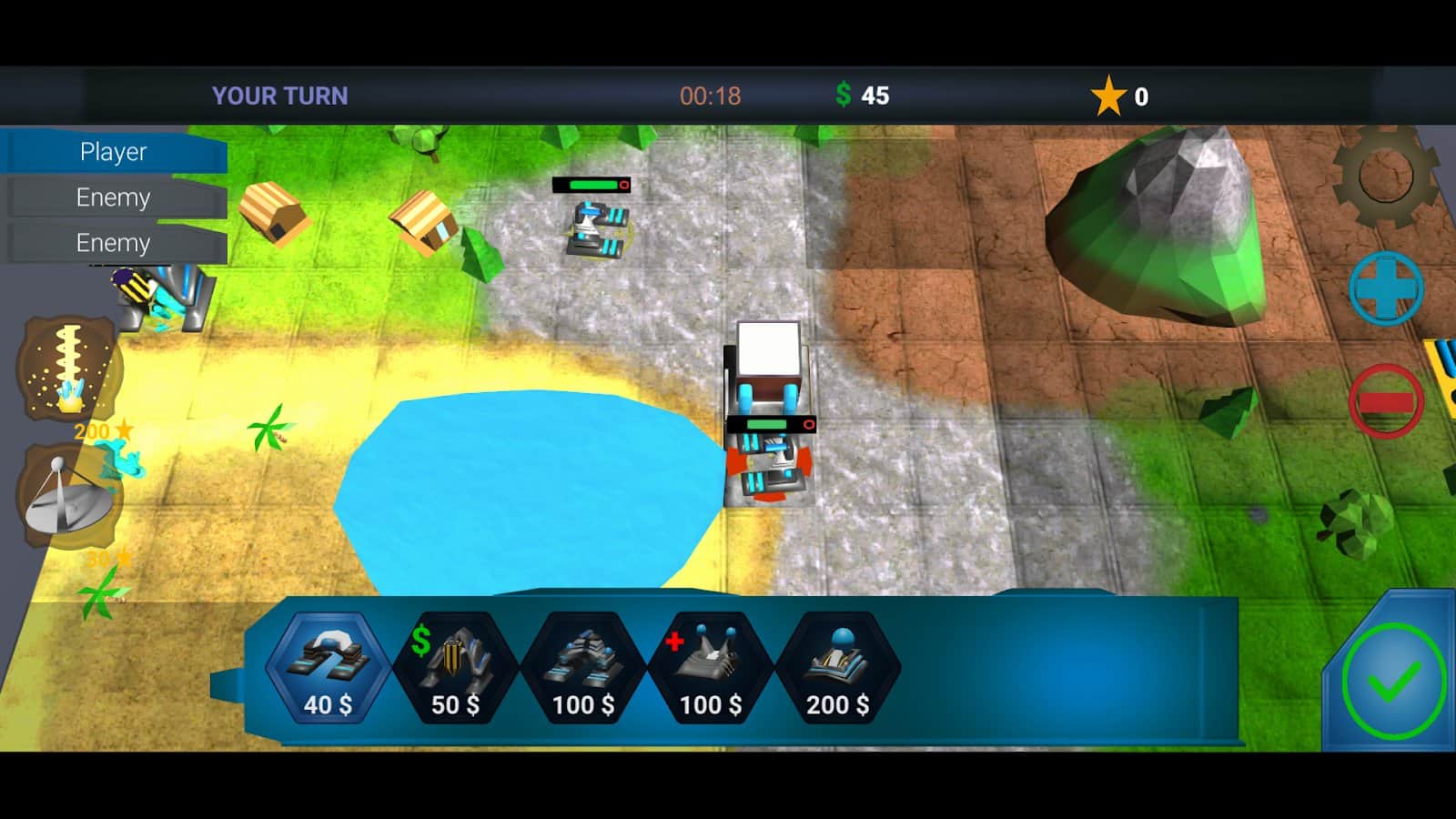Activate the 200-star missile strike ability
This screenshot has height=819, width=1456.
69,369
